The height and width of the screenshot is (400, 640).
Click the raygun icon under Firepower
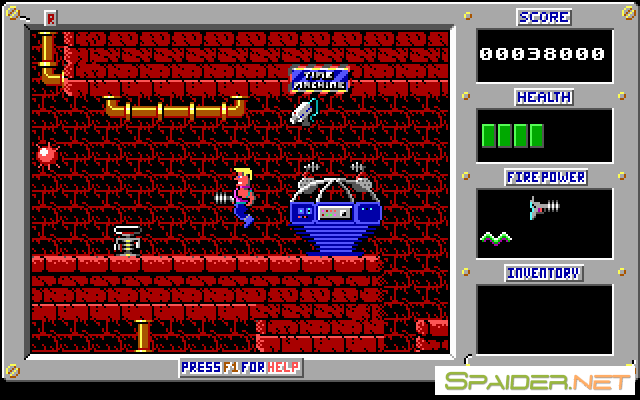(545, 207)
